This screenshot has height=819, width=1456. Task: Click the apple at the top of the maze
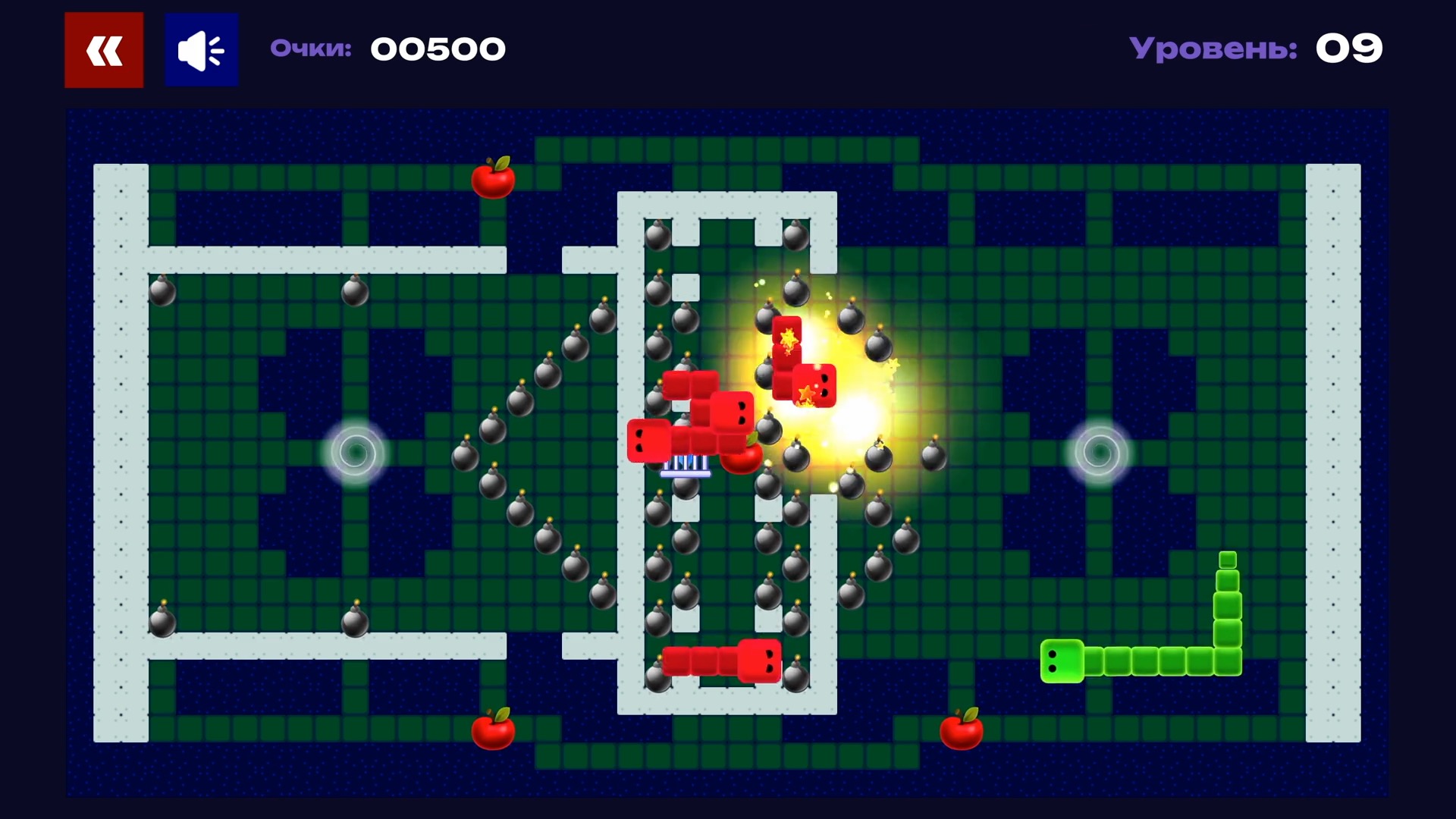(x=493, y=179)
